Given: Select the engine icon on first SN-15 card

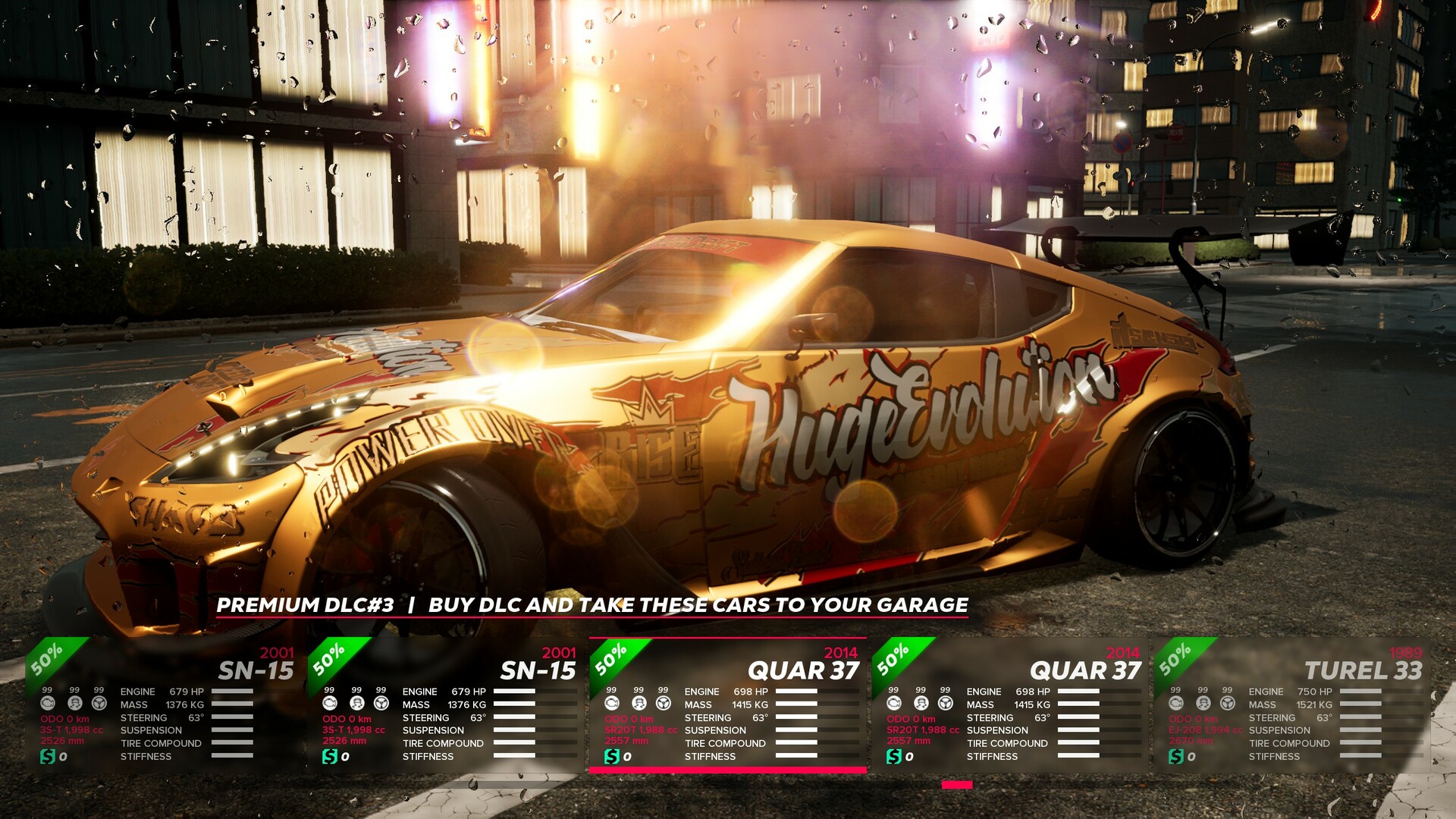Looking at the screenshot, I should tap(48, 704).
